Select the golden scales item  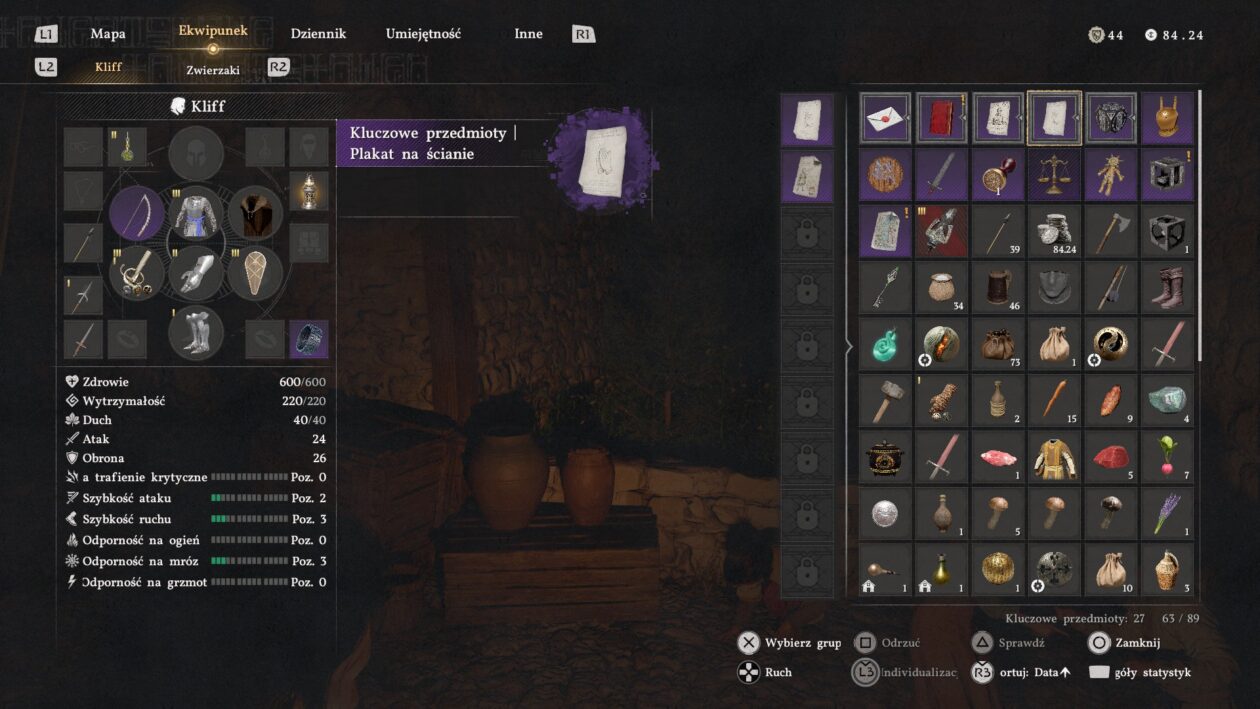[1054, 175]
